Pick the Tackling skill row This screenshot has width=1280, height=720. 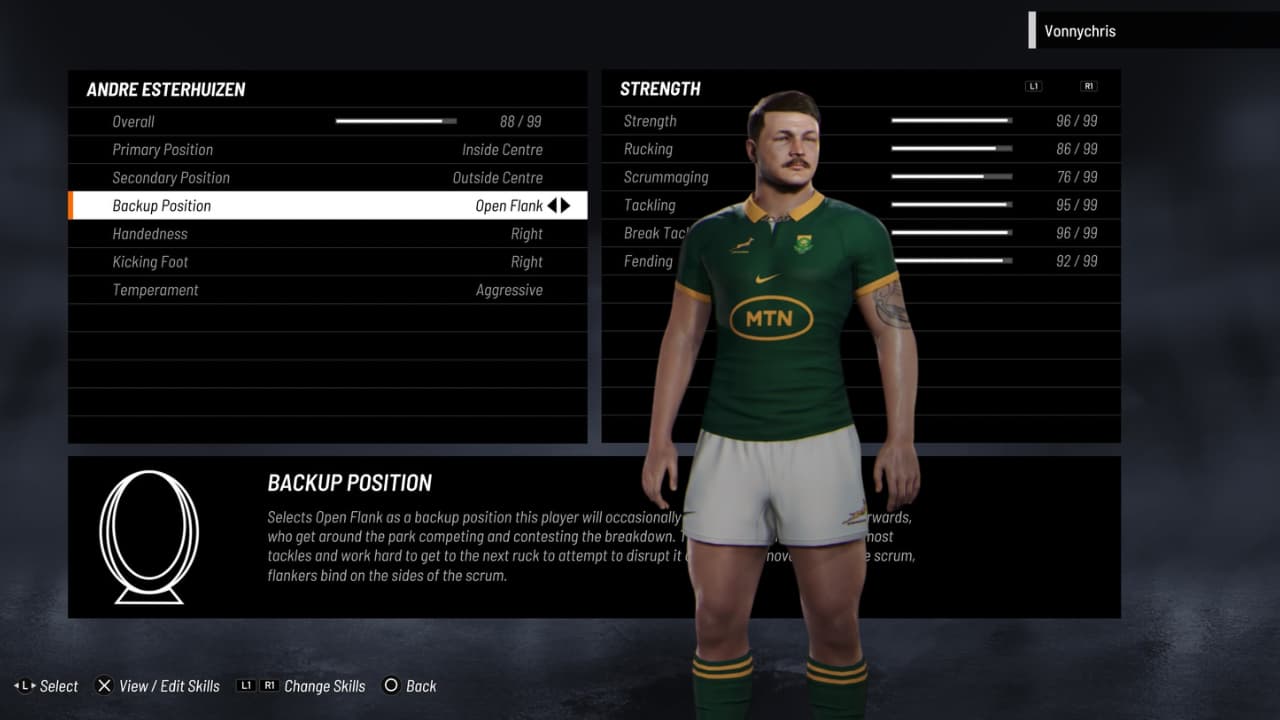click(x=650, y=205)
